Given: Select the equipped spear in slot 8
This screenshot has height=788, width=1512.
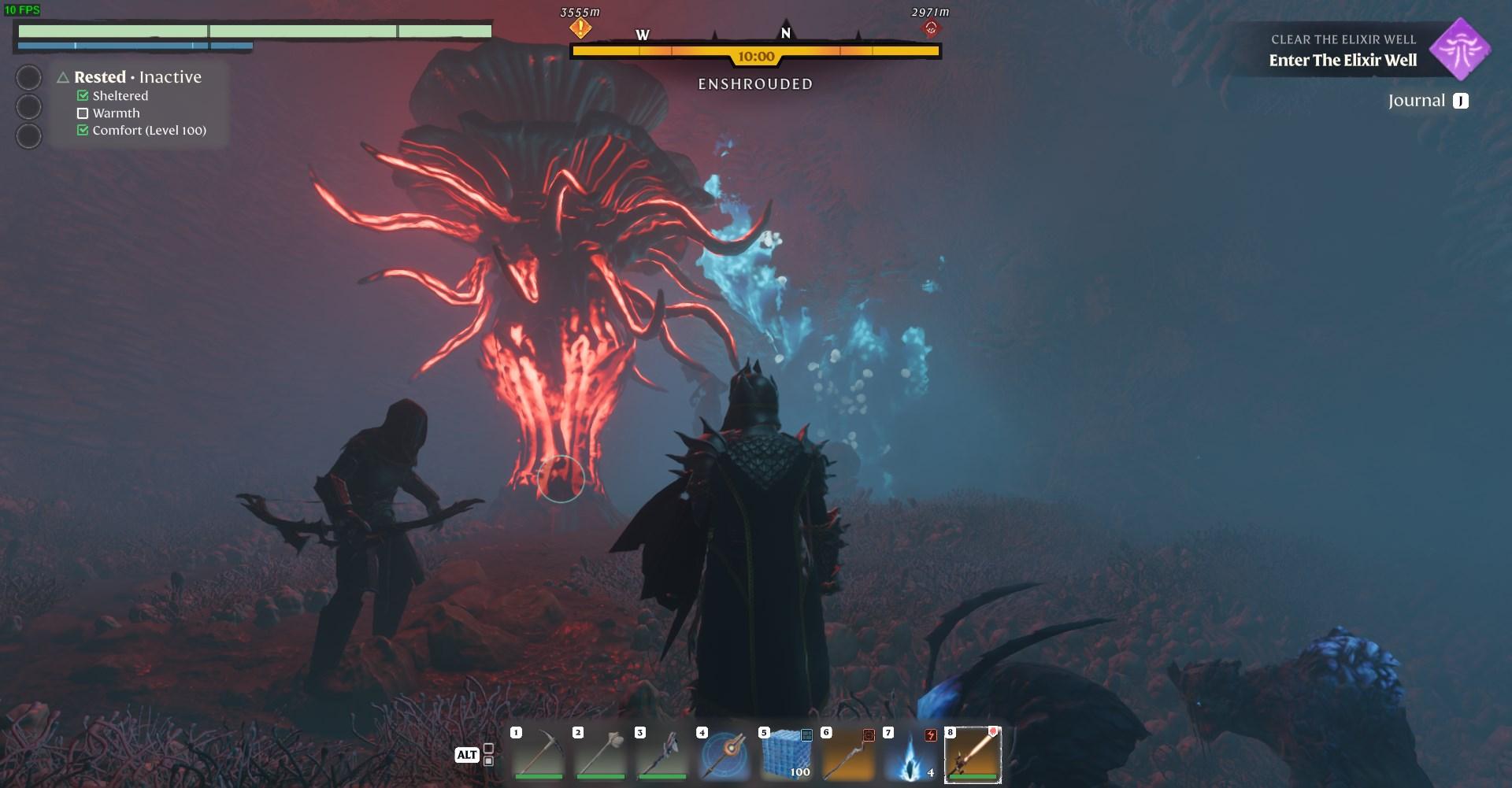Looking at the screenshot, I should pos(973,754).
